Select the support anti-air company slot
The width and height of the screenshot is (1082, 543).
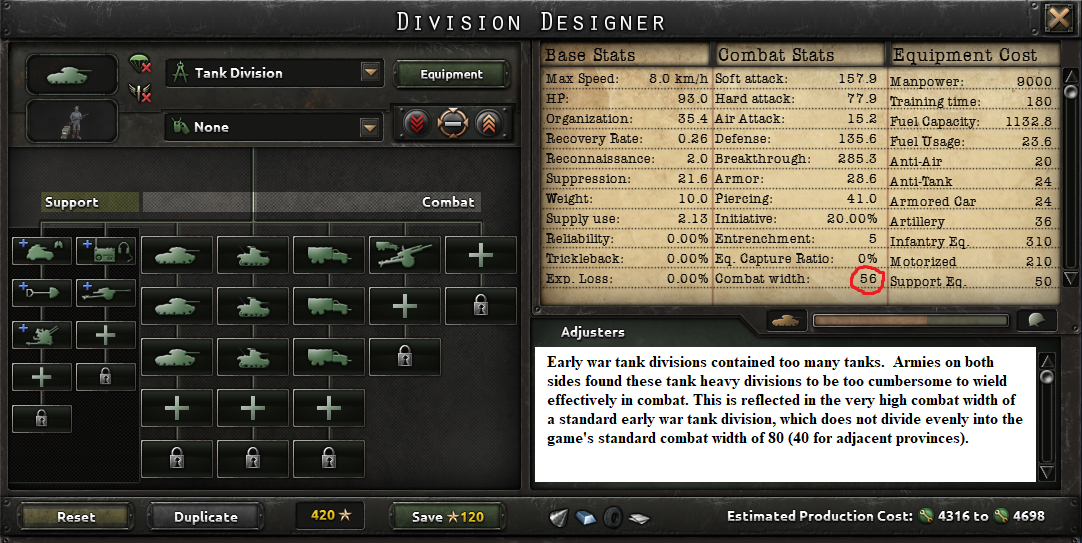coord(41,334)
